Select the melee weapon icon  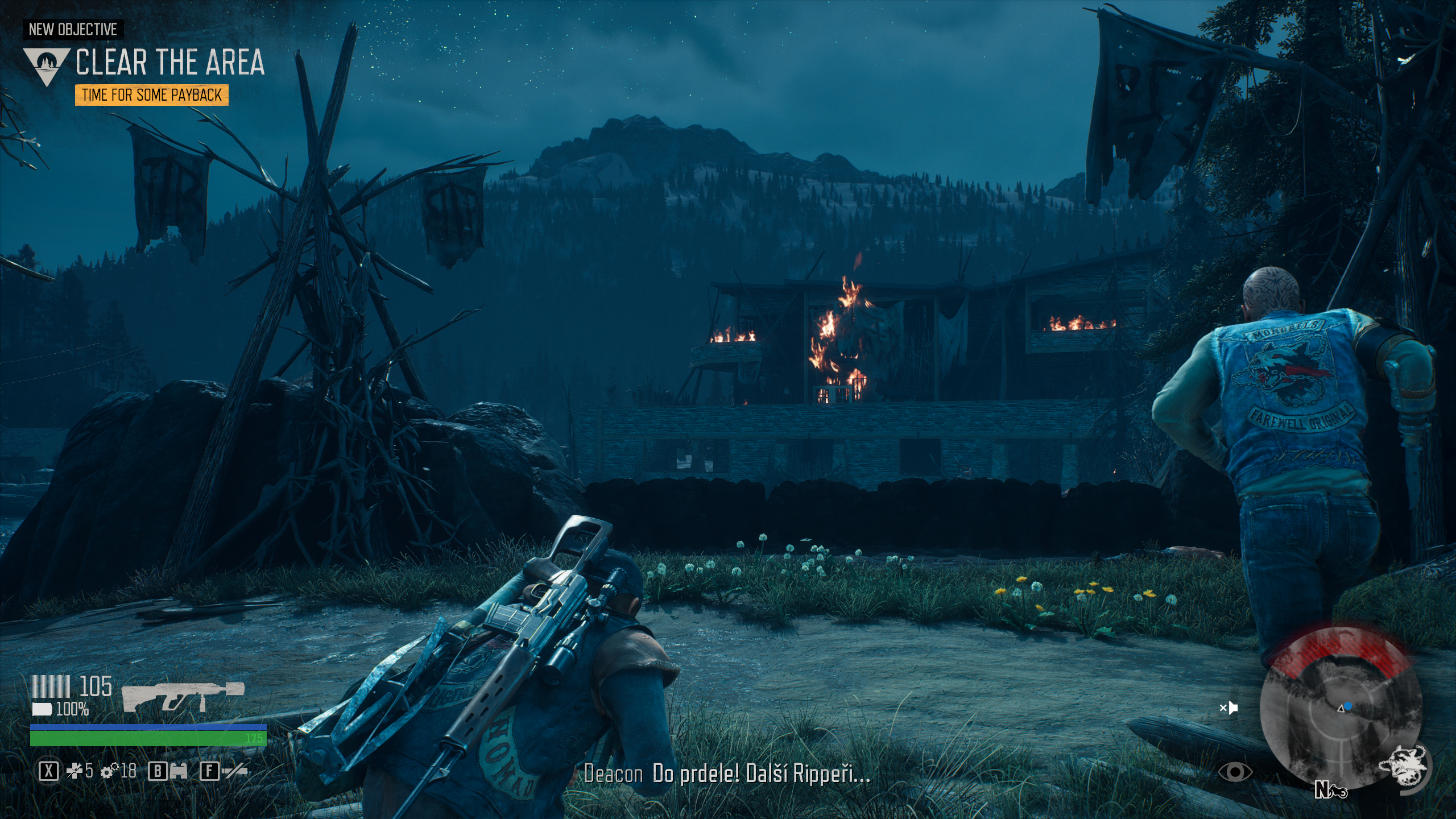pyautogui.click(x=235, y=771)
